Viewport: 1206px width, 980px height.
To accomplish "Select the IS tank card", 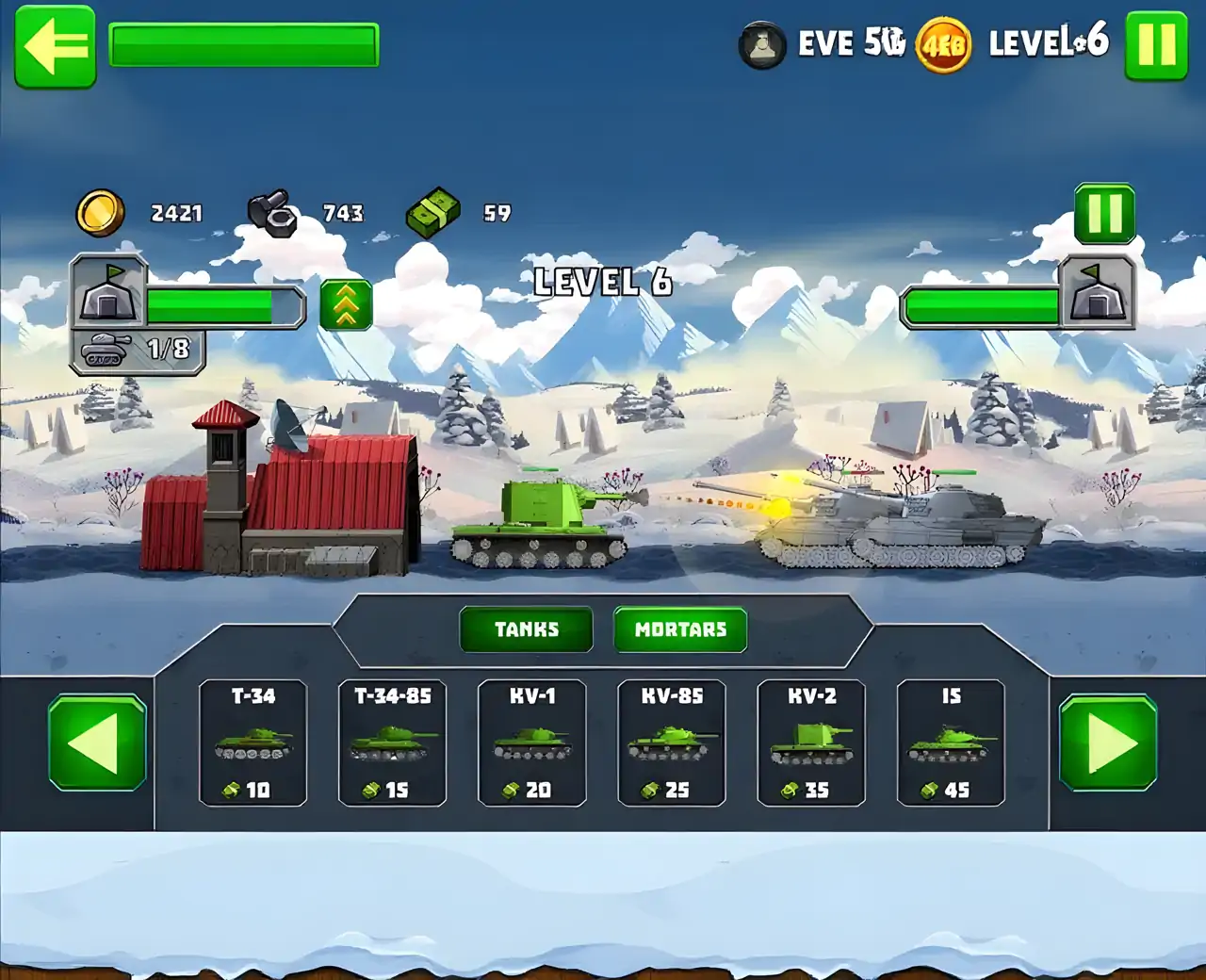I will tap(951, 743).
